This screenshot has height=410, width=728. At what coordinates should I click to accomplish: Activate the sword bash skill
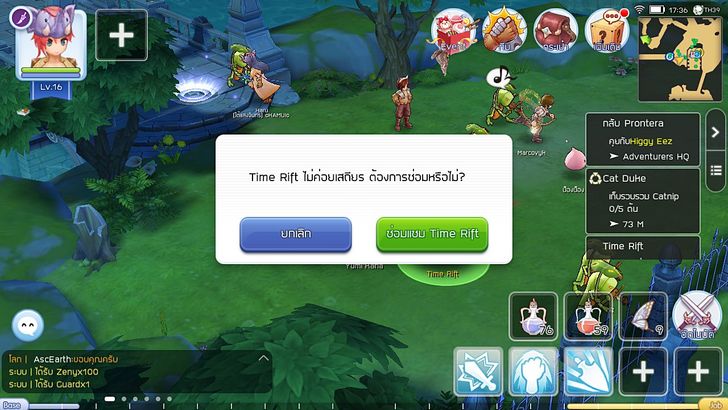[x=478, y=372]
